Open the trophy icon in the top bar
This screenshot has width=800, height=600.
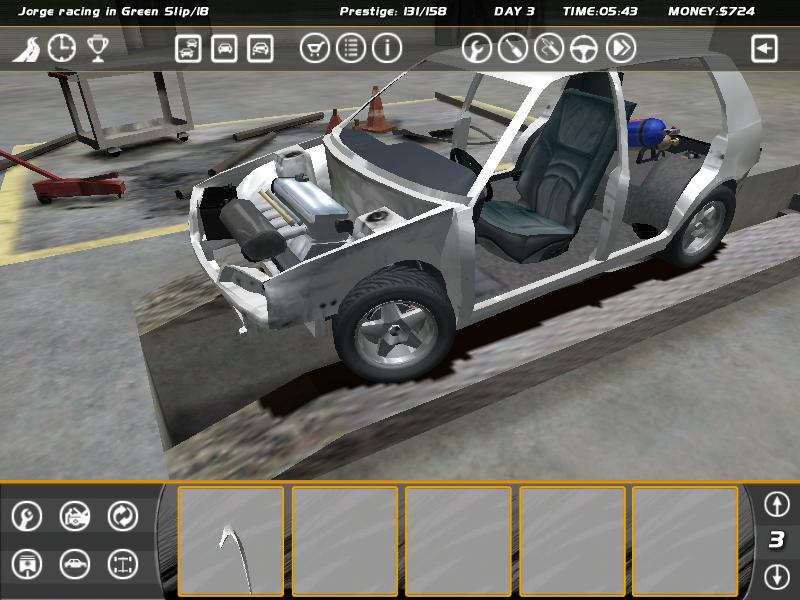[x=97, y=48]
